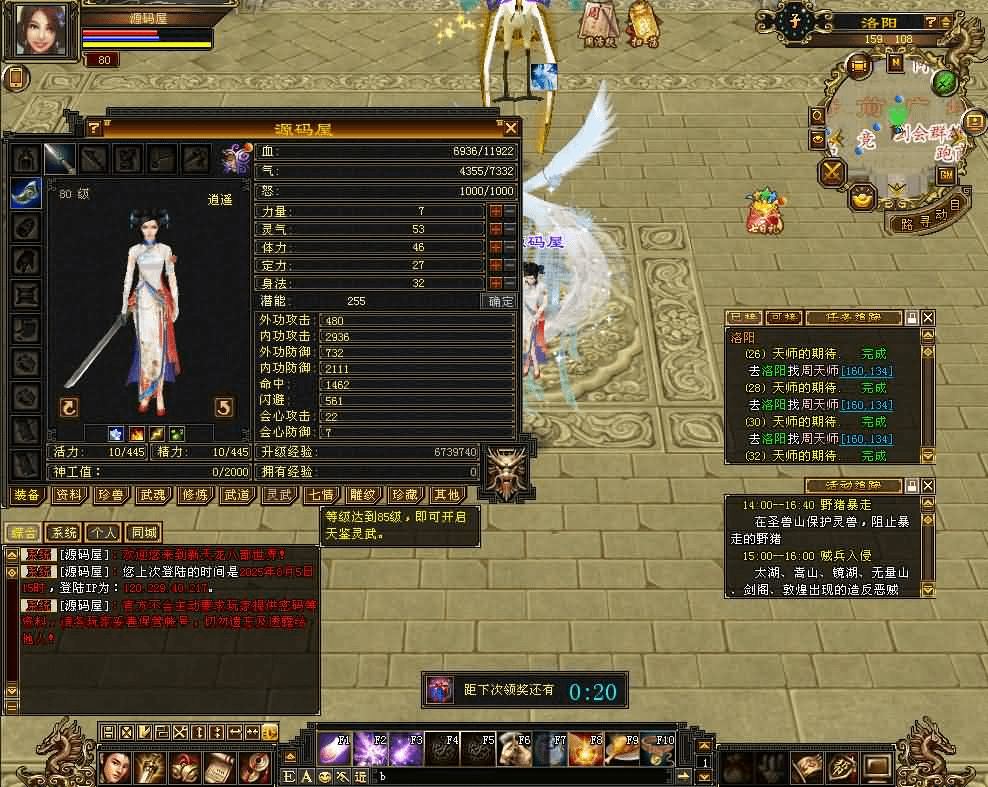Open the GM button near the minimap
This screenshot has width=988, height=787.
(x=945, y=175)
